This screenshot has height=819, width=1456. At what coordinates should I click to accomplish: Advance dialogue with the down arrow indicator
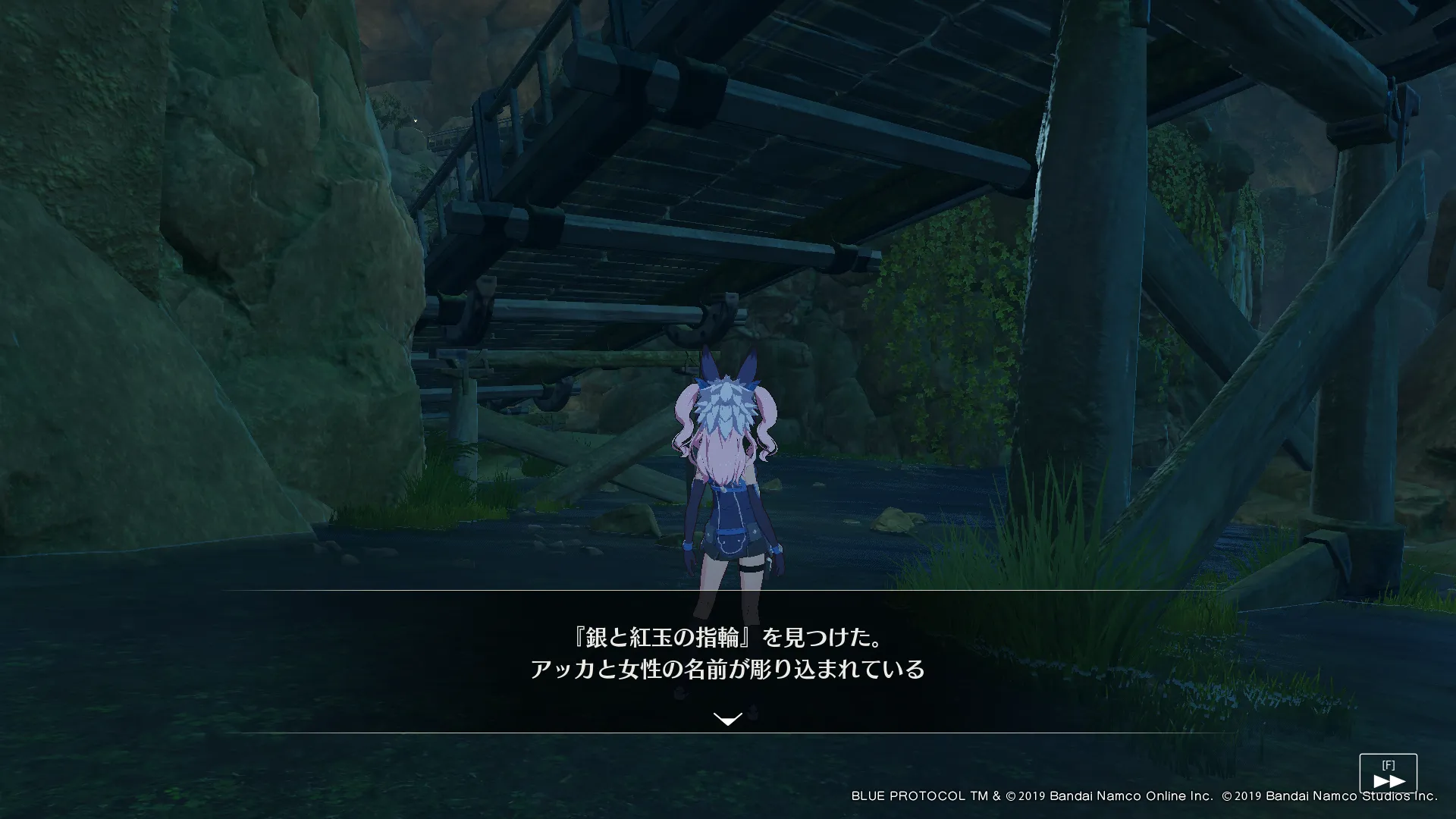(x=728, y=719)
